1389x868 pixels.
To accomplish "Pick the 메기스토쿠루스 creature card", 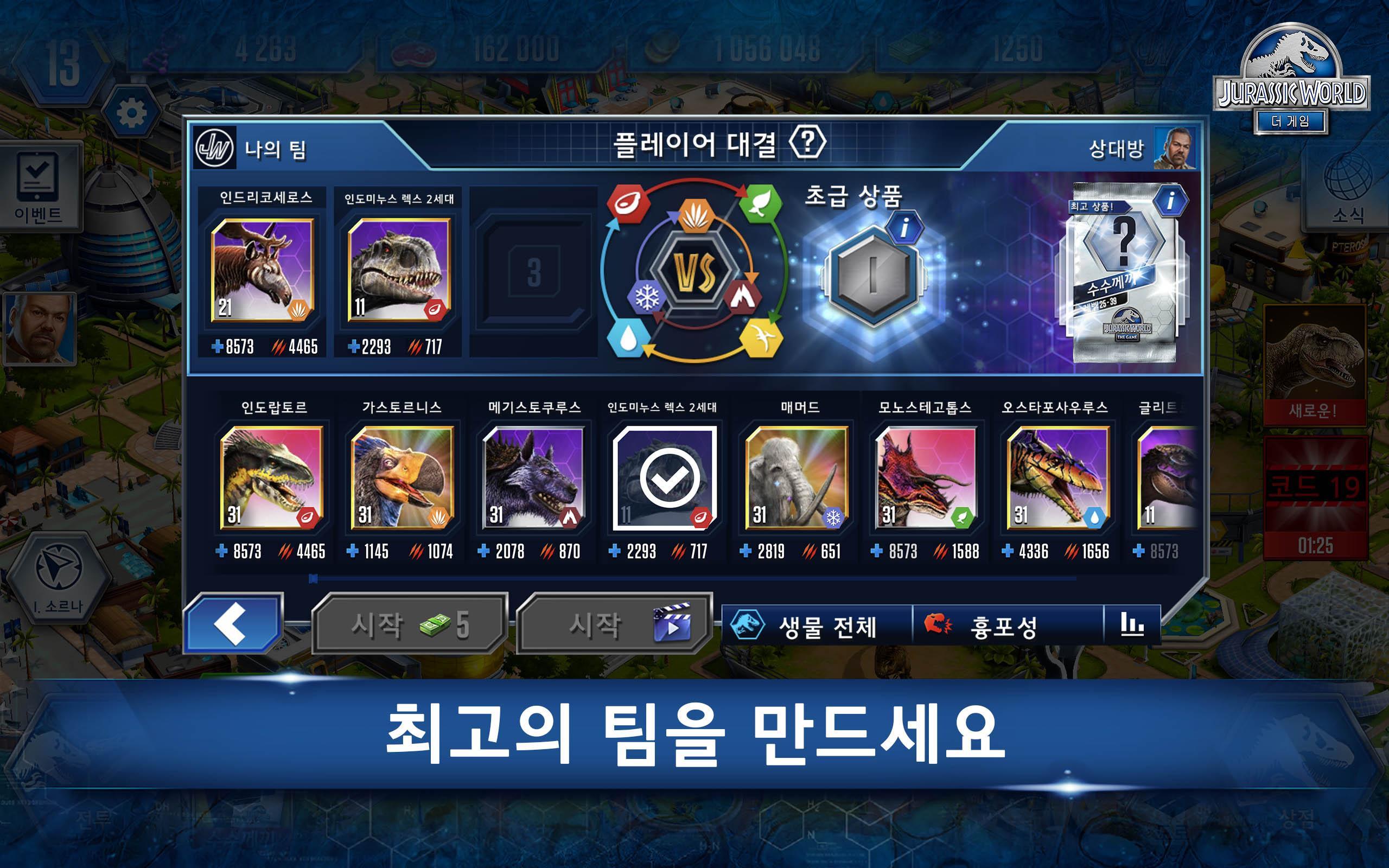I will (533, 477).
